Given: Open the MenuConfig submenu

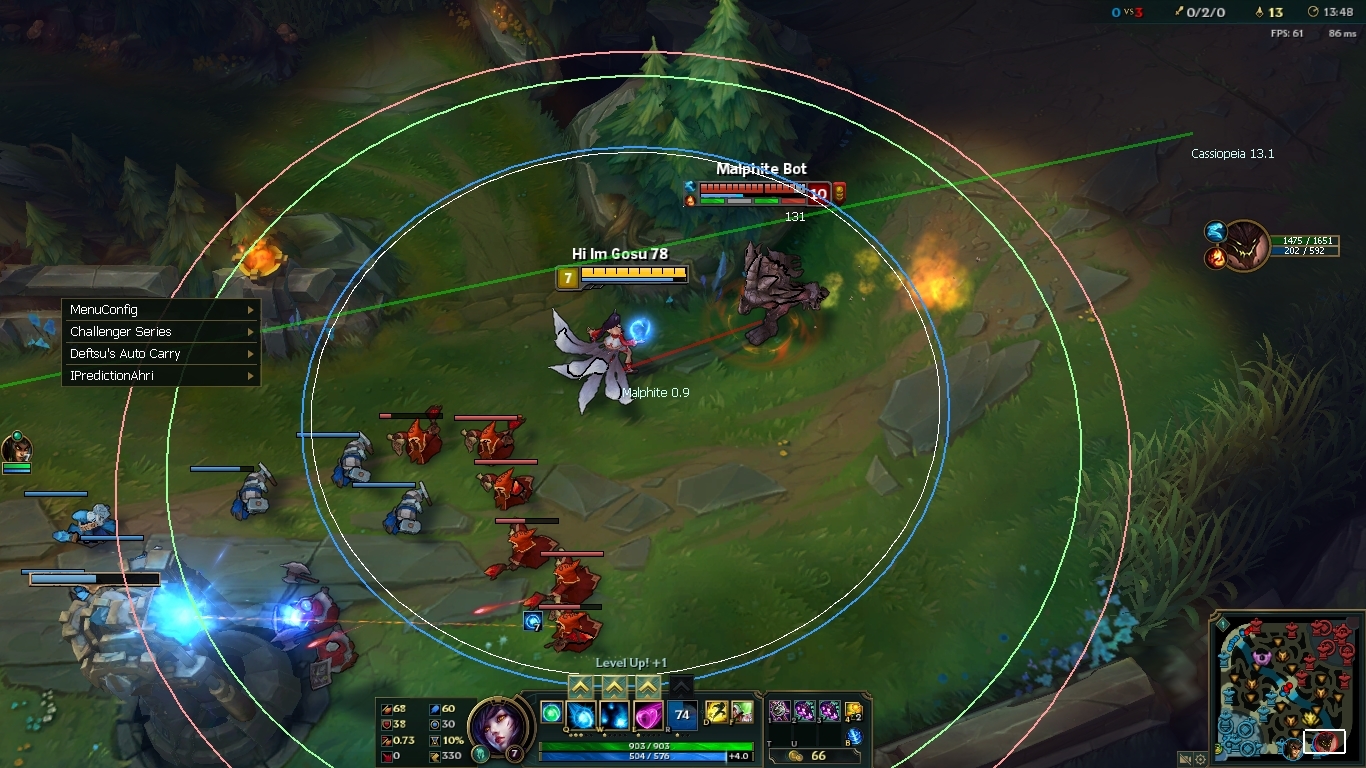Looking at the screenshot, I should (160, 310).
